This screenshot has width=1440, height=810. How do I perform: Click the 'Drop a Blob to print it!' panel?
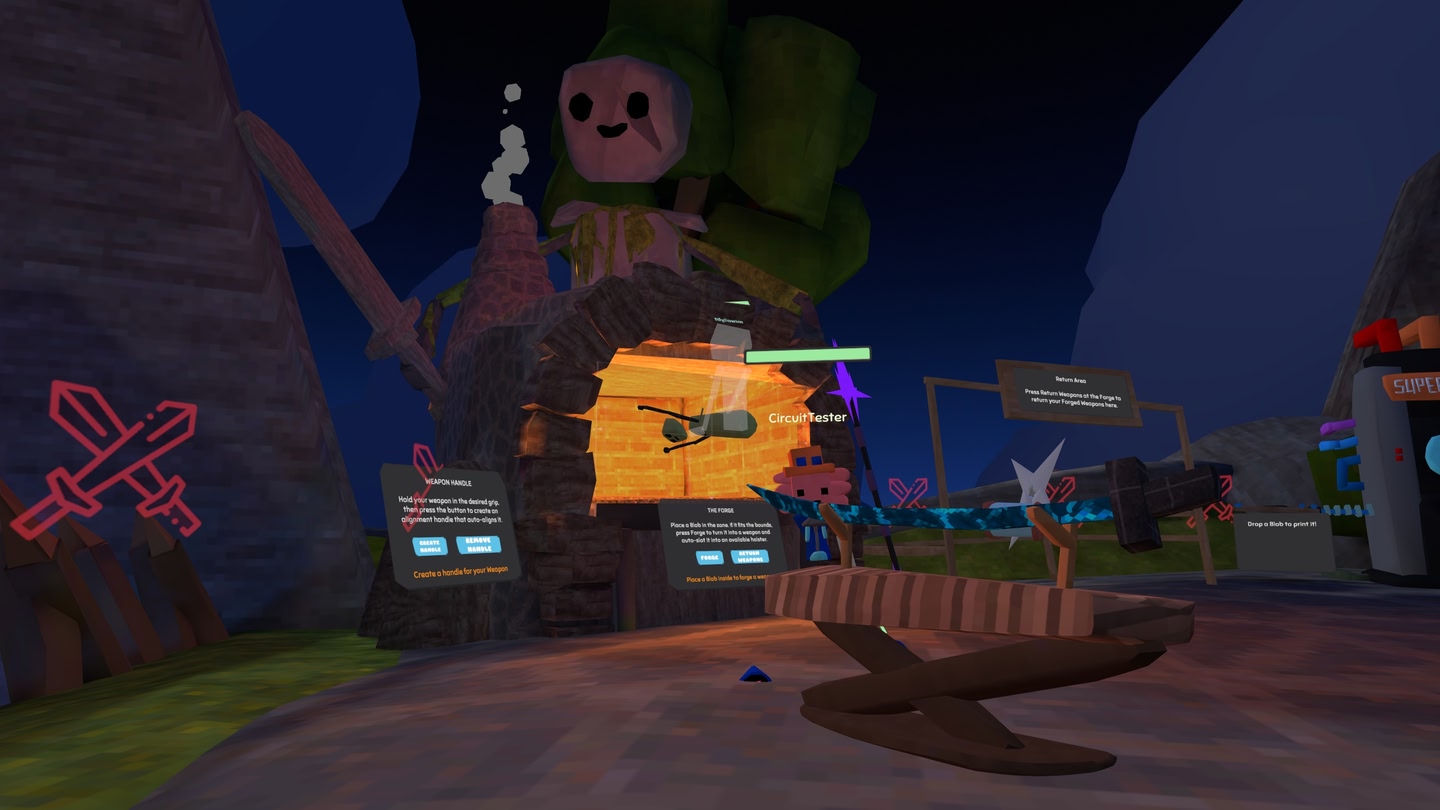point(1283,525)
